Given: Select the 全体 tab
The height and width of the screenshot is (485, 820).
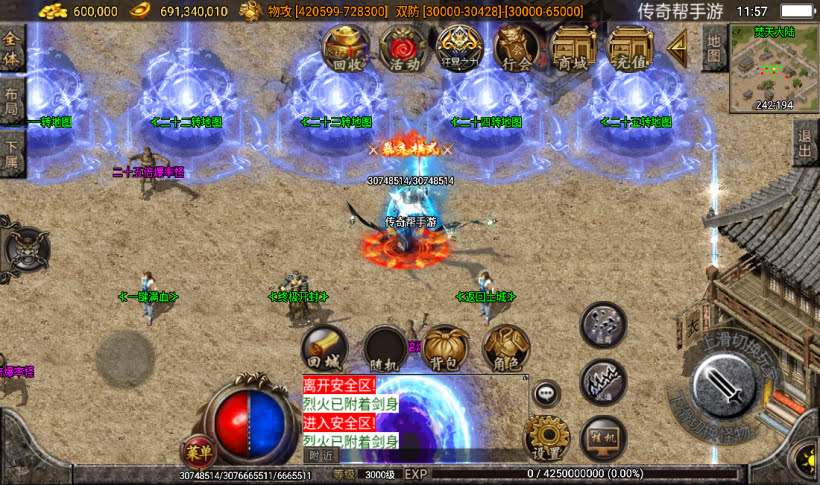Looking at the screenshot, I should coord(12,48).
